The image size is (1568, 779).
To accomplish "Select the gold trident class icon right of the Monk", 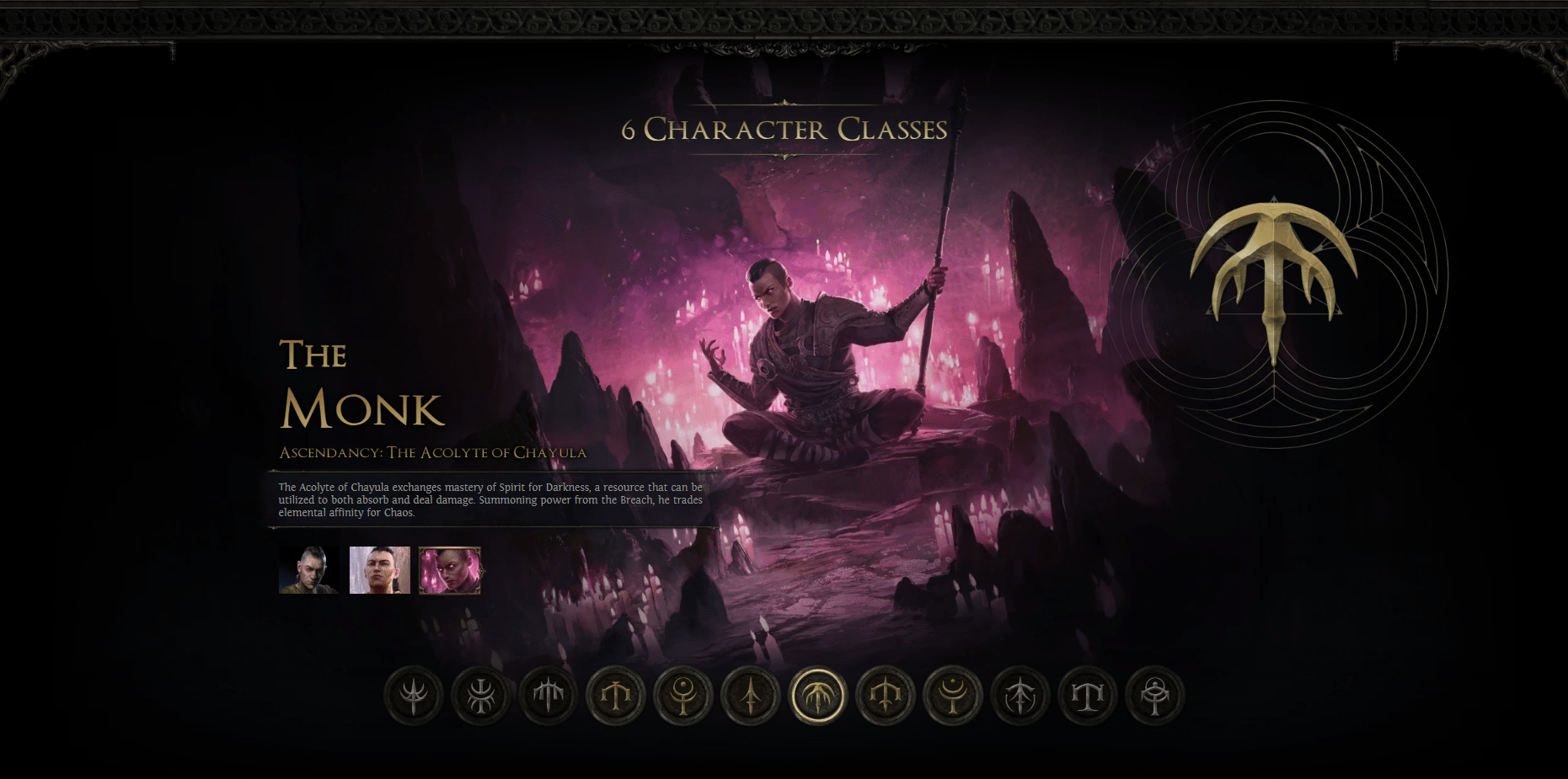I will 886,696.
